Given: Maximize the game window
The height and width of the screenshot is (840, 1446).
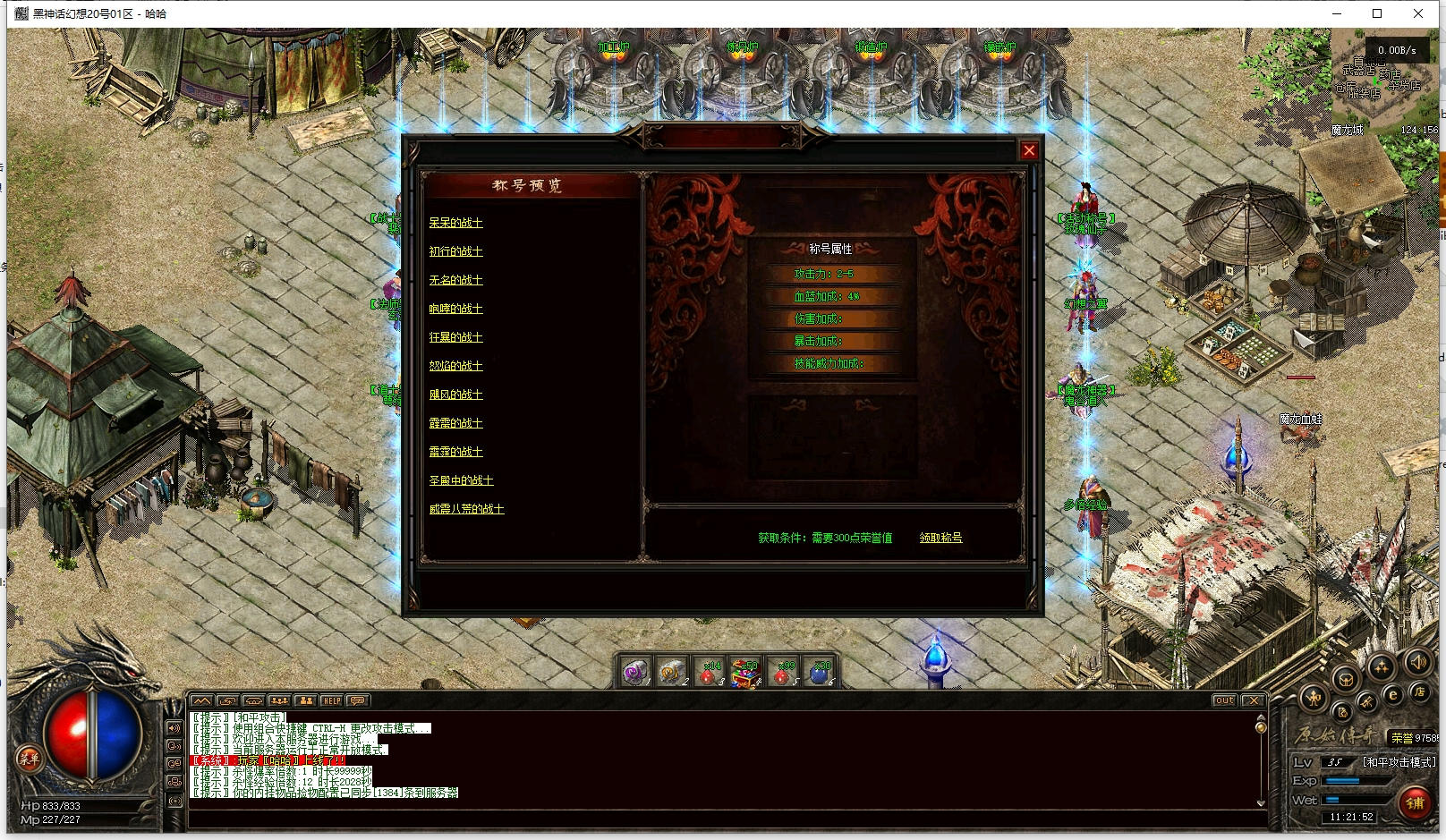Looking at the screenshot, I should (x=1377, y=13).
